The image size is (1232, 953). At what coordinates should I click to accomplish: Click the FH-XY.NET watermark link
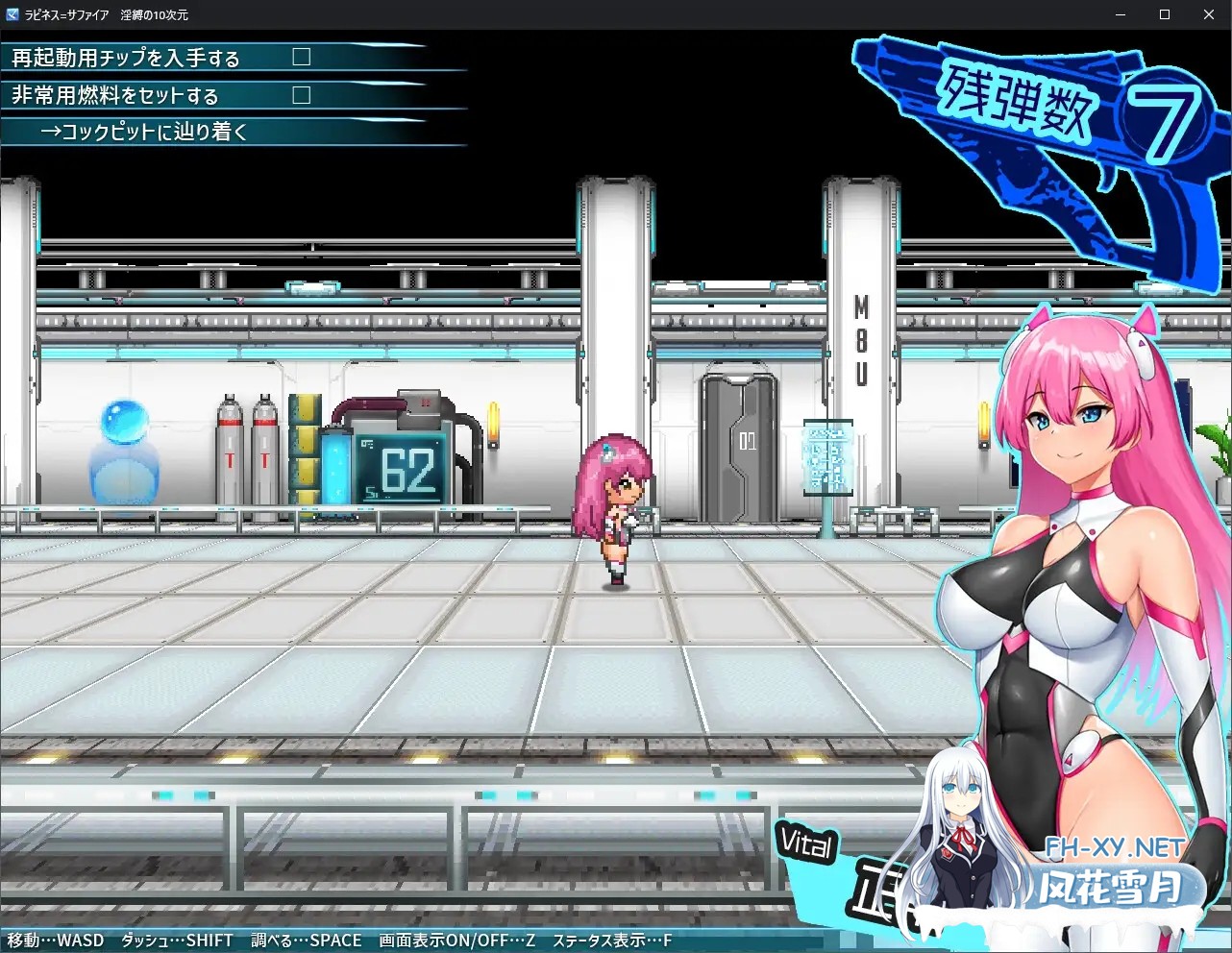tap(1116, 849)
